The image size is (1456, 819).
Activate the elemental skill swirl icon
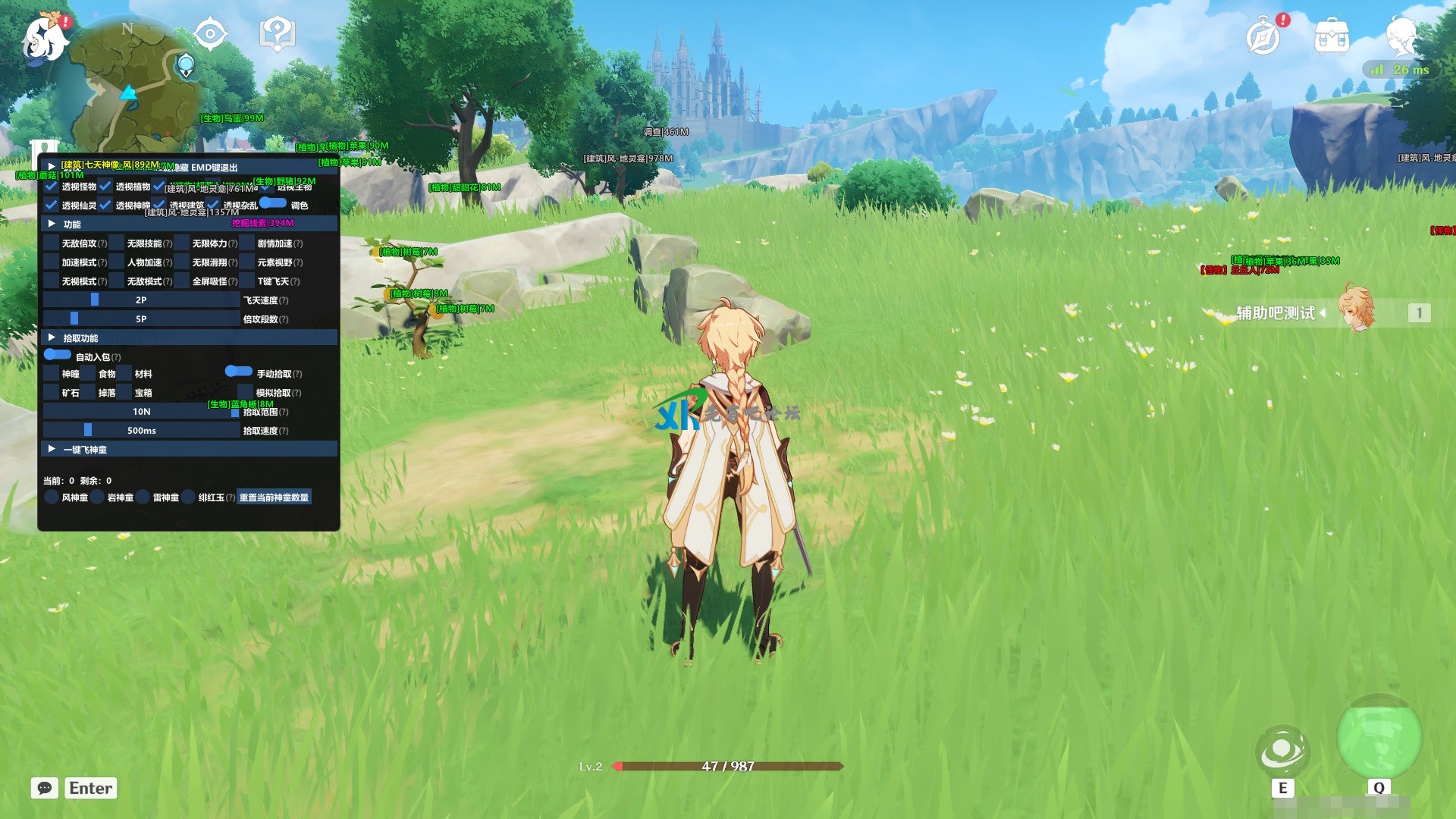(1282, 751)
